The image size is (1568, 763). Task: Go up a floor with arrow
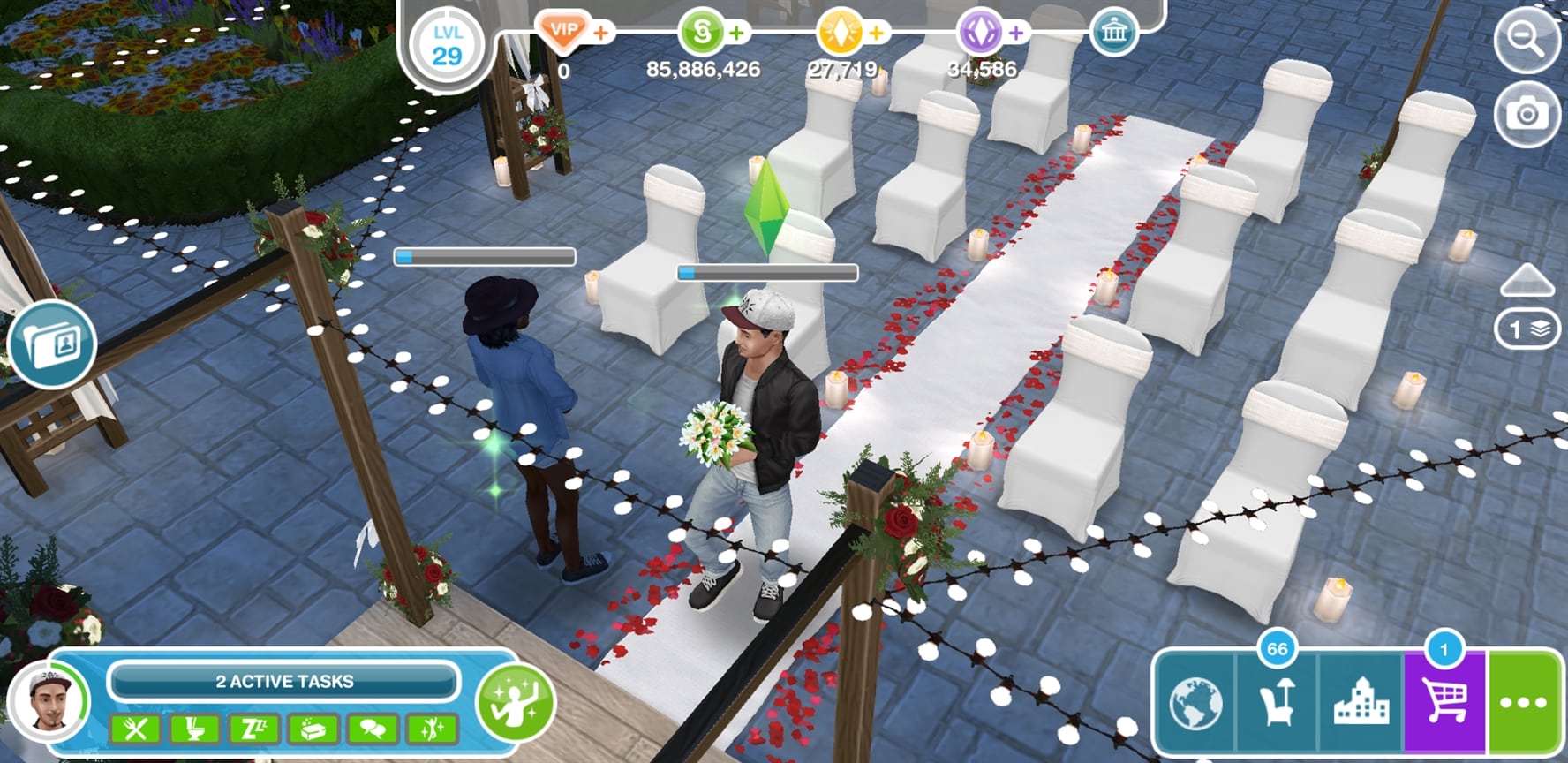click(x=1527, y=281)
